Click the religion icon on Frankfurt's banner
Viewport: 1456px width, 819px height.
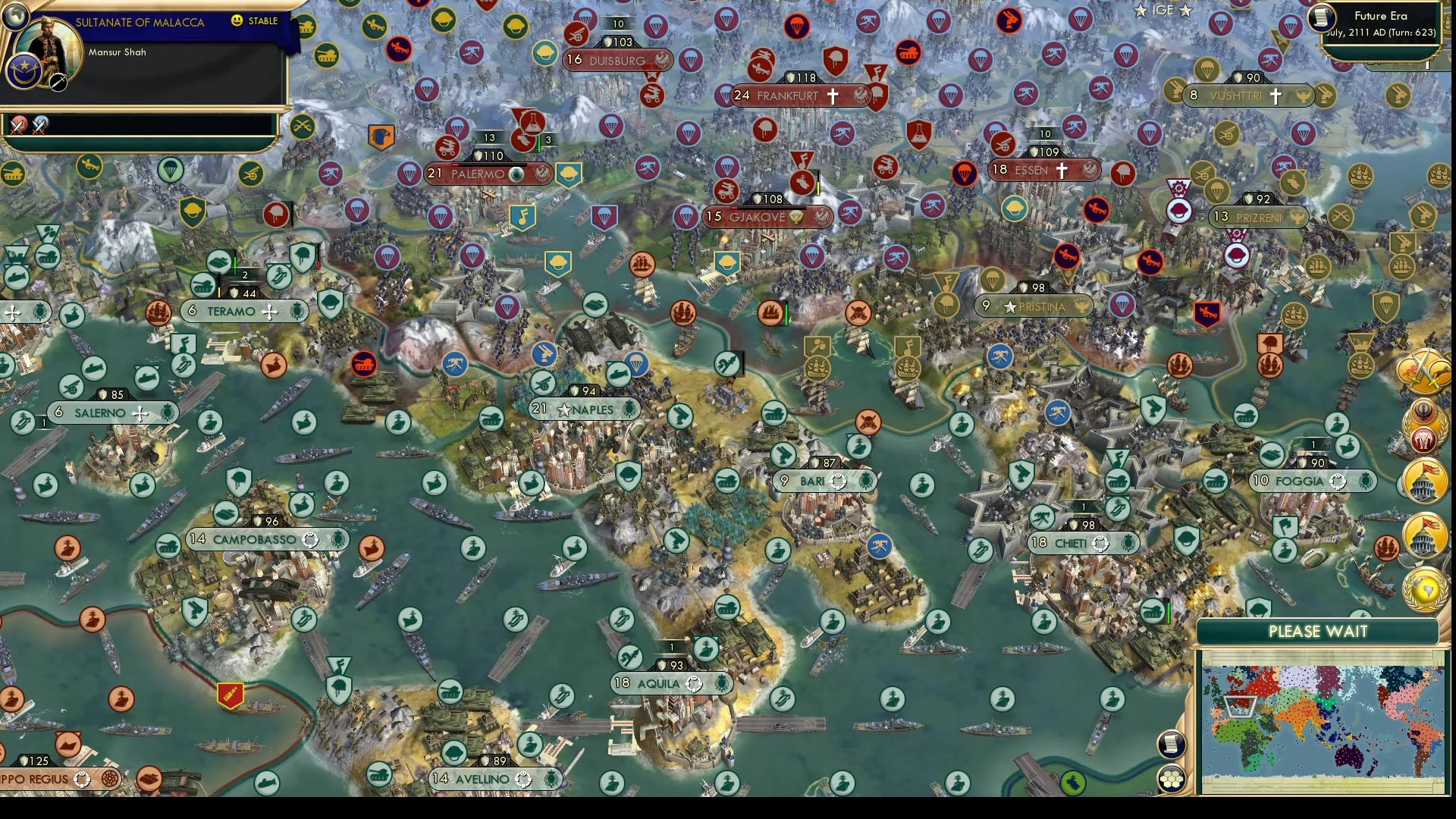coord(833,96)
